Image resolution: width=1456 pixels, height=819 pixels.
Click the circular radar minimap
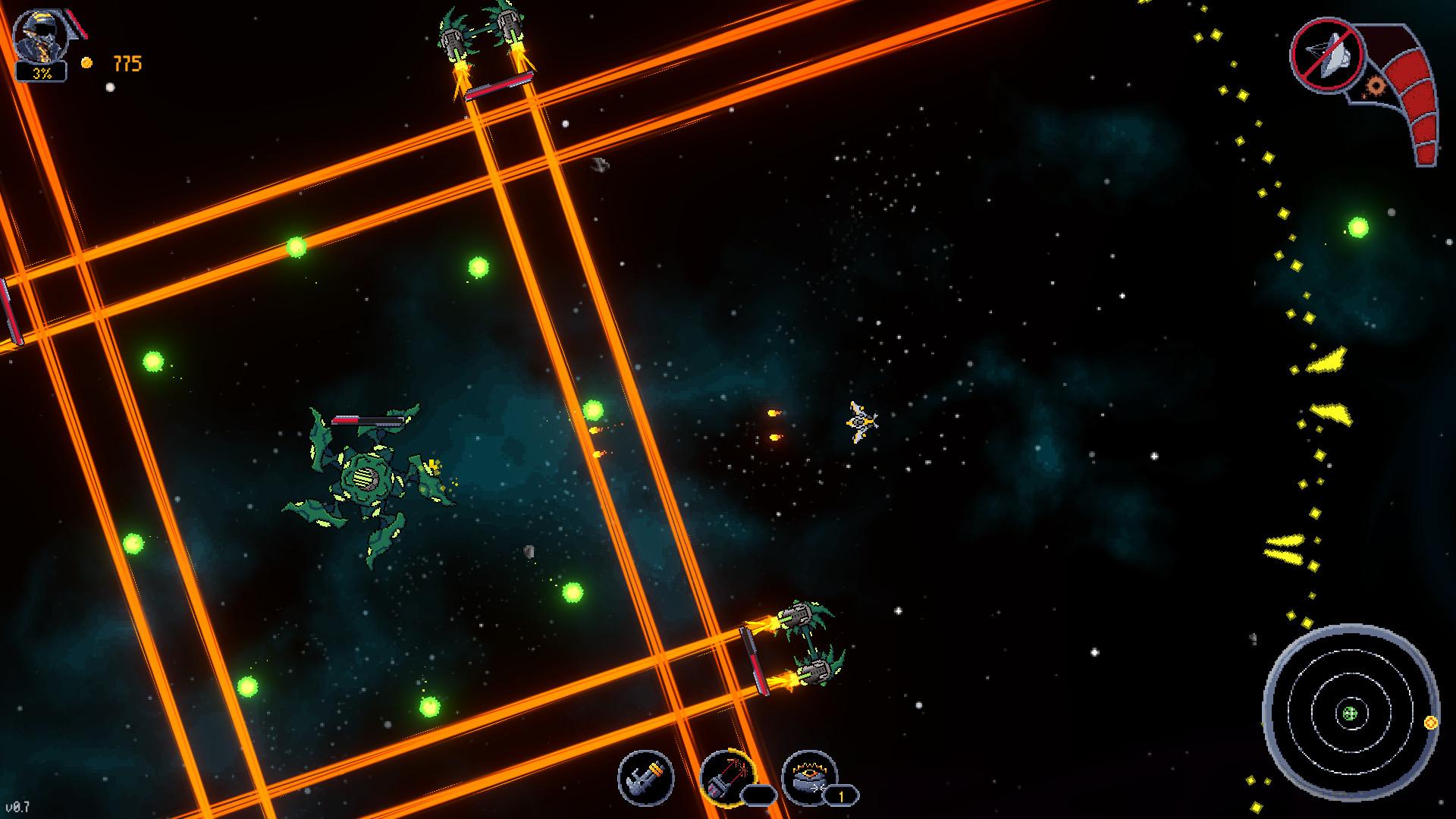click(x=1350, y=713)
